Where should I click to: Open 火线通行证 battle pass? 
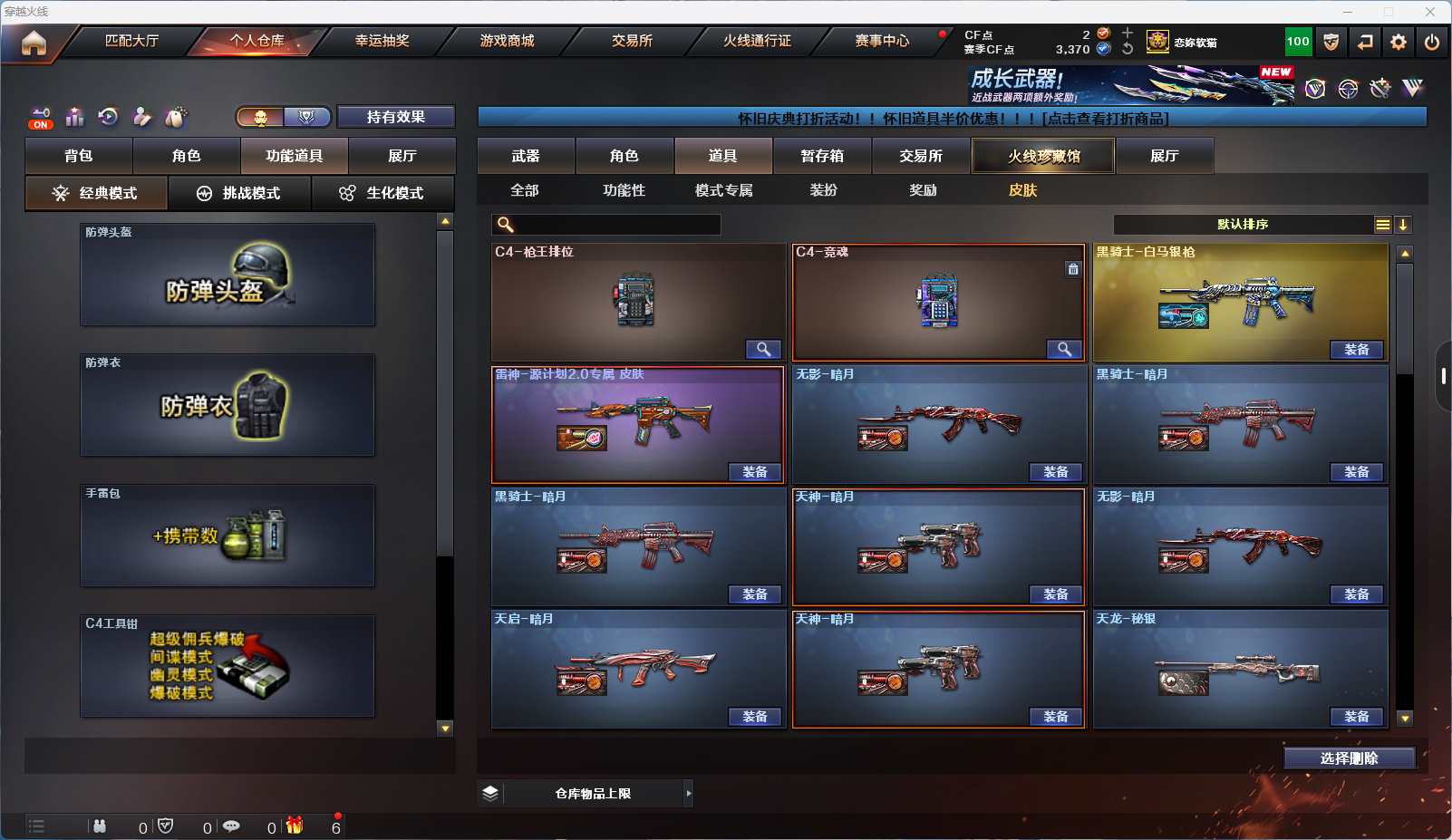757,41
